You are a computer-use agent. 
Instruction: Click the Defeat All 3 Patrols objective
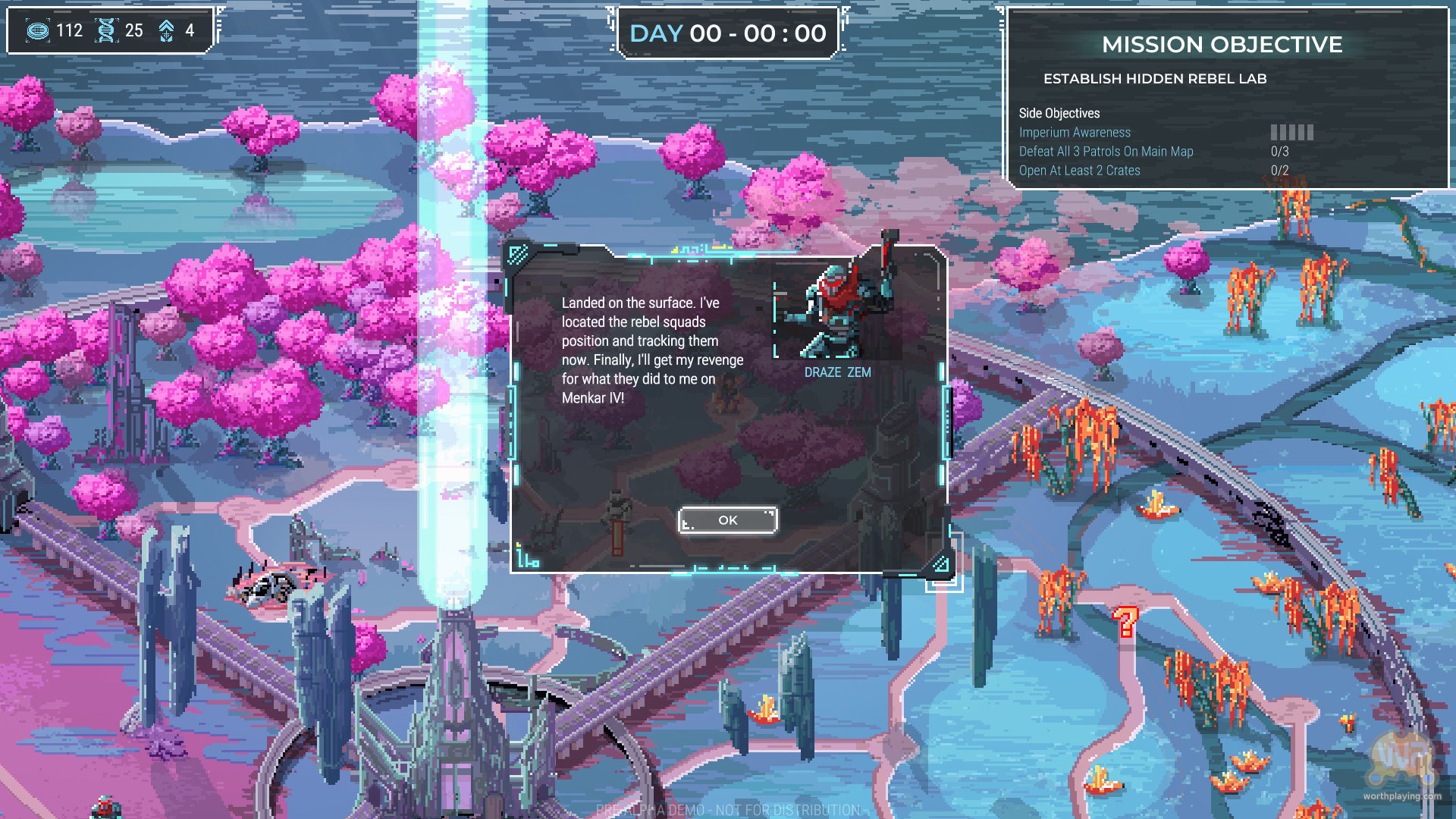point(1106,152)
